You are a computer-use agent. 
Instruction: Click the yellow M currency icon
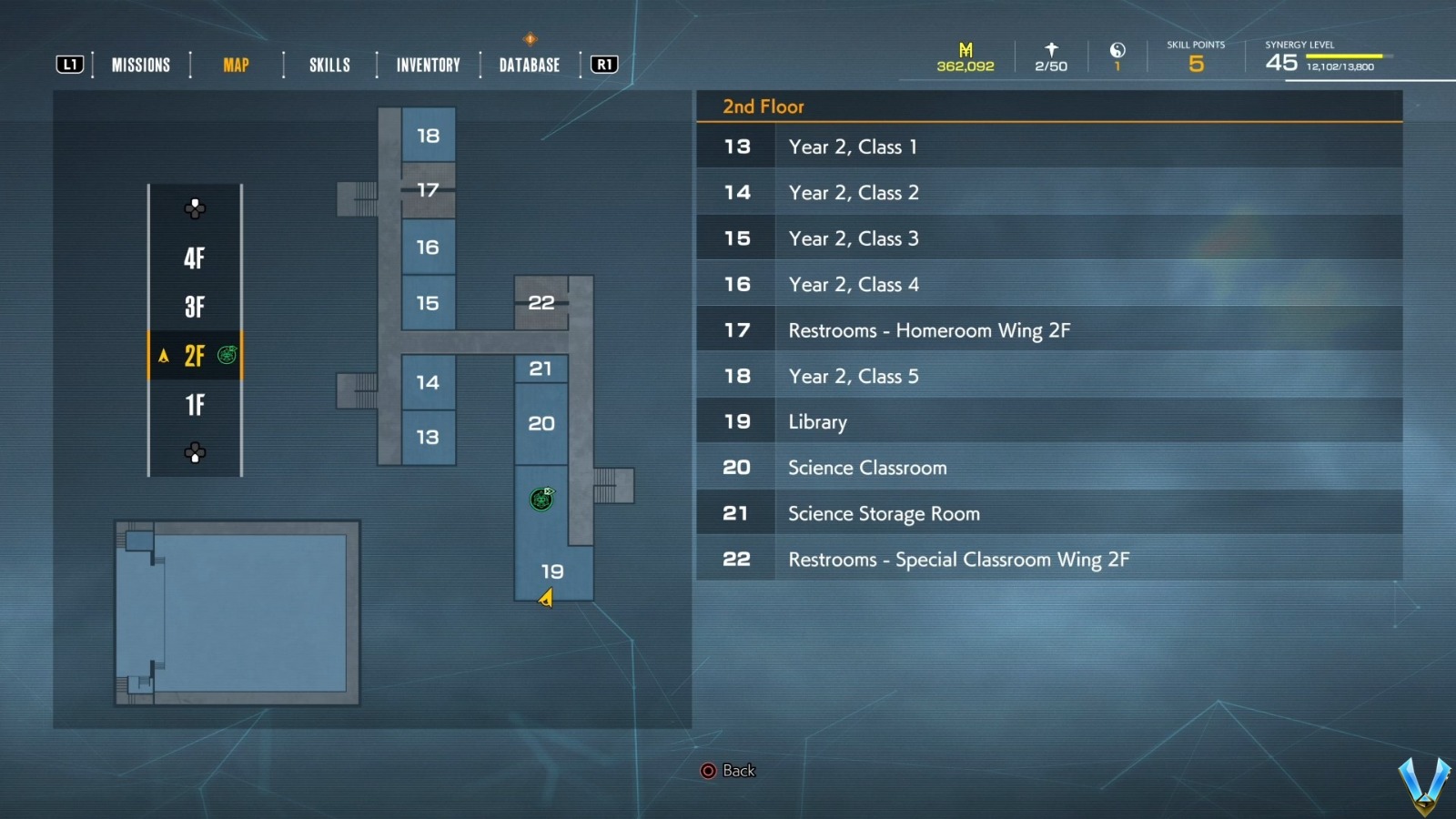965,47
